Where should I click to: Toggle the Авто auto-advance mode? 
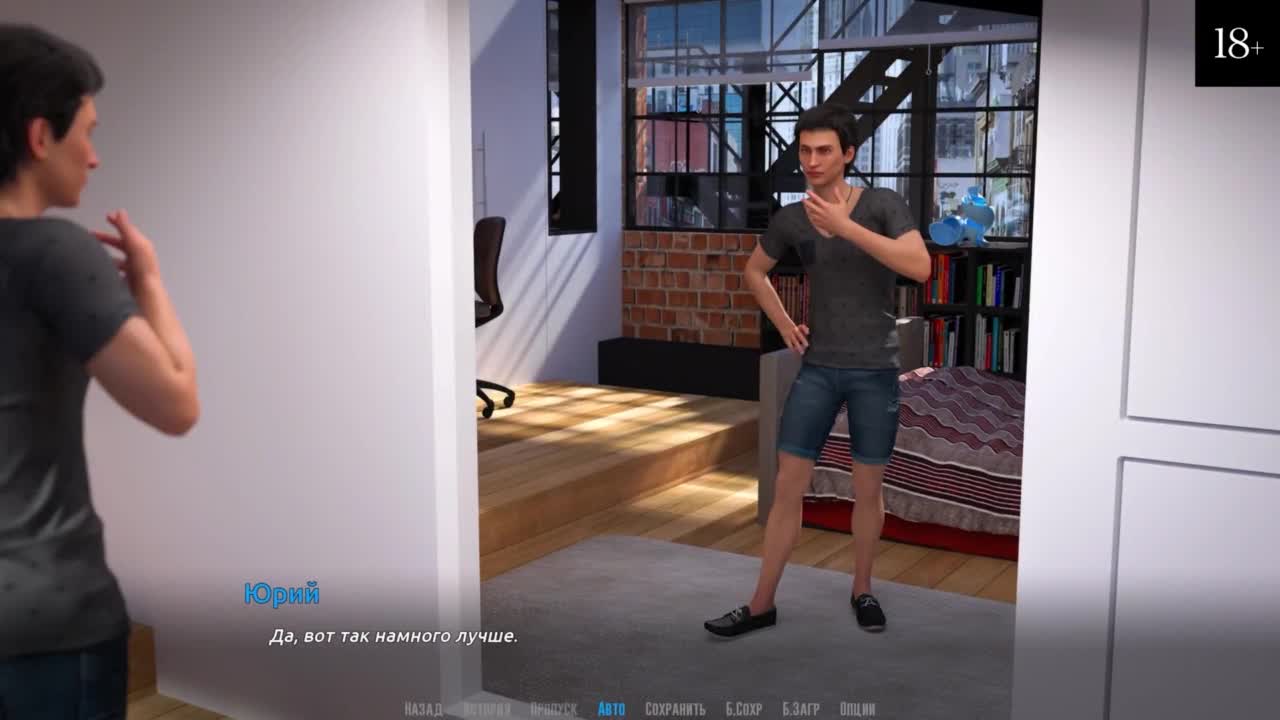click(611, 709)
